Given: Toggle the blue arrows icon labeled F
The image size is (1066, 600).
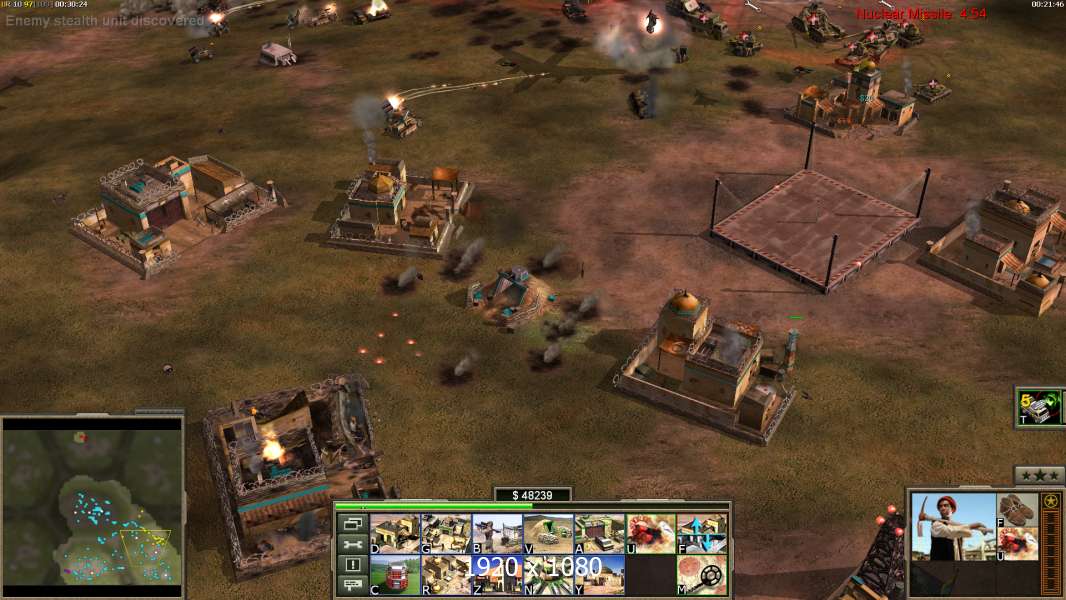Looking at the screenshot, I should [x=701, y=534].
